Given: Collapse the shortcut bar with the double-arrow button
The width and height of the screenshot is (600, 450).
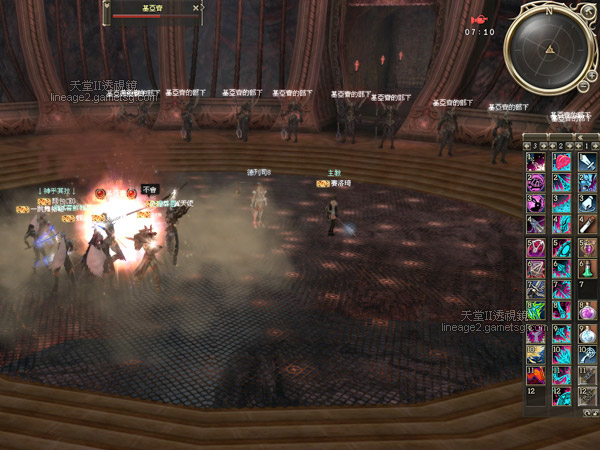Looking at the screenshot, I should coord(581,137).
